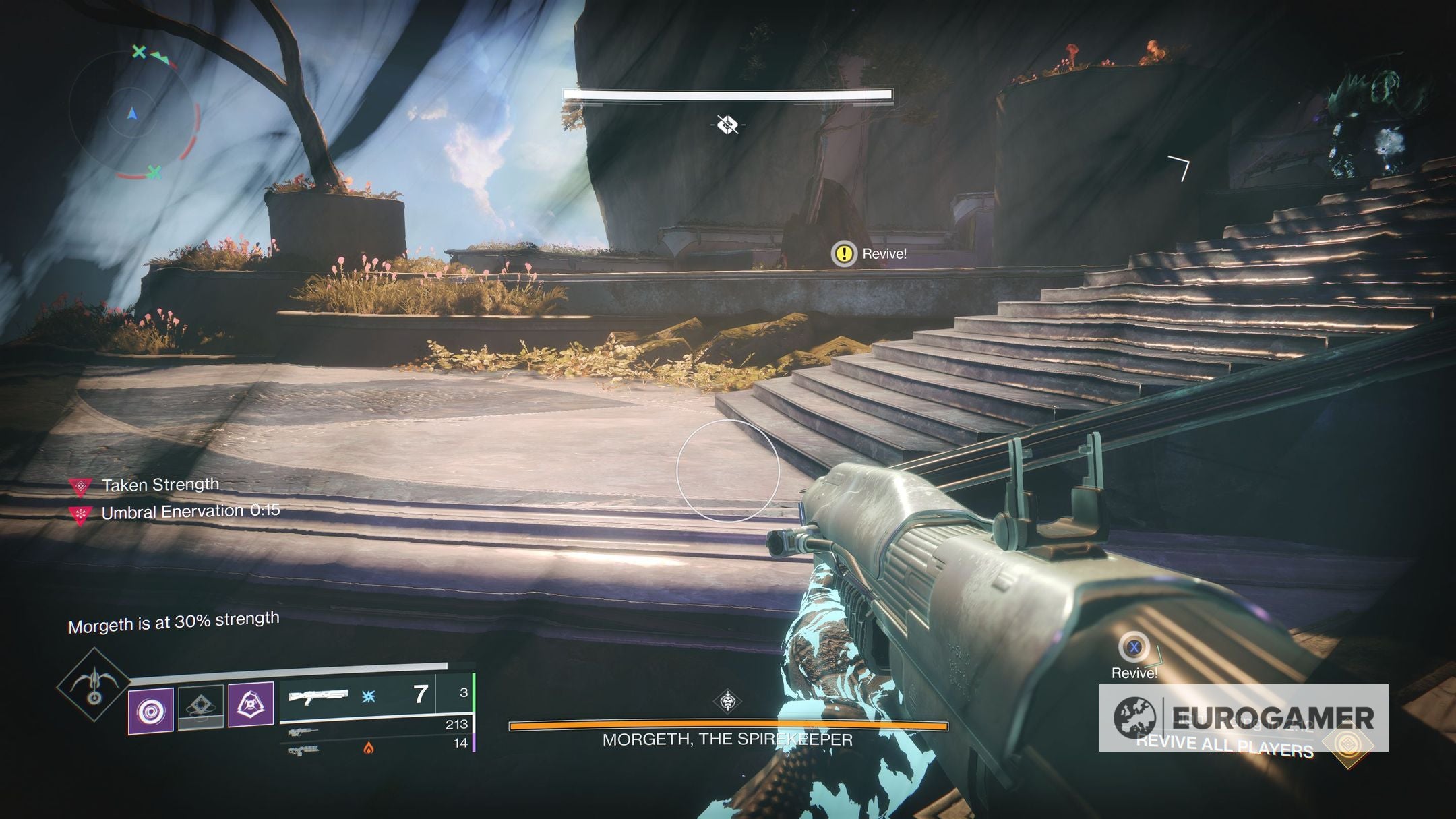Activate the super ability diamond icon

tap(94, 684)
